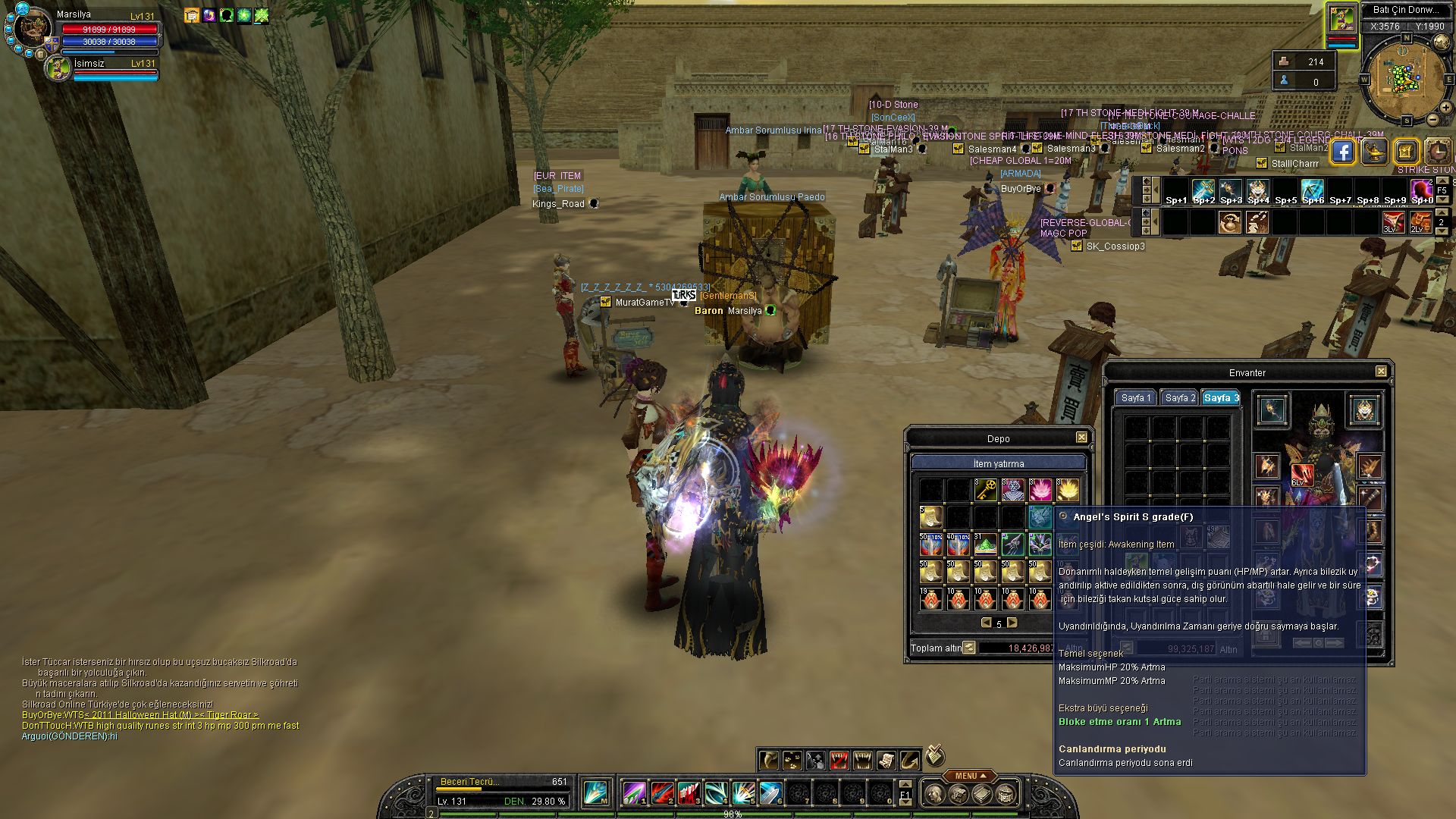Activate the skill in hotbar slot 1
1456x819 pixels.
pyautogui.click(x=634, y=793)
